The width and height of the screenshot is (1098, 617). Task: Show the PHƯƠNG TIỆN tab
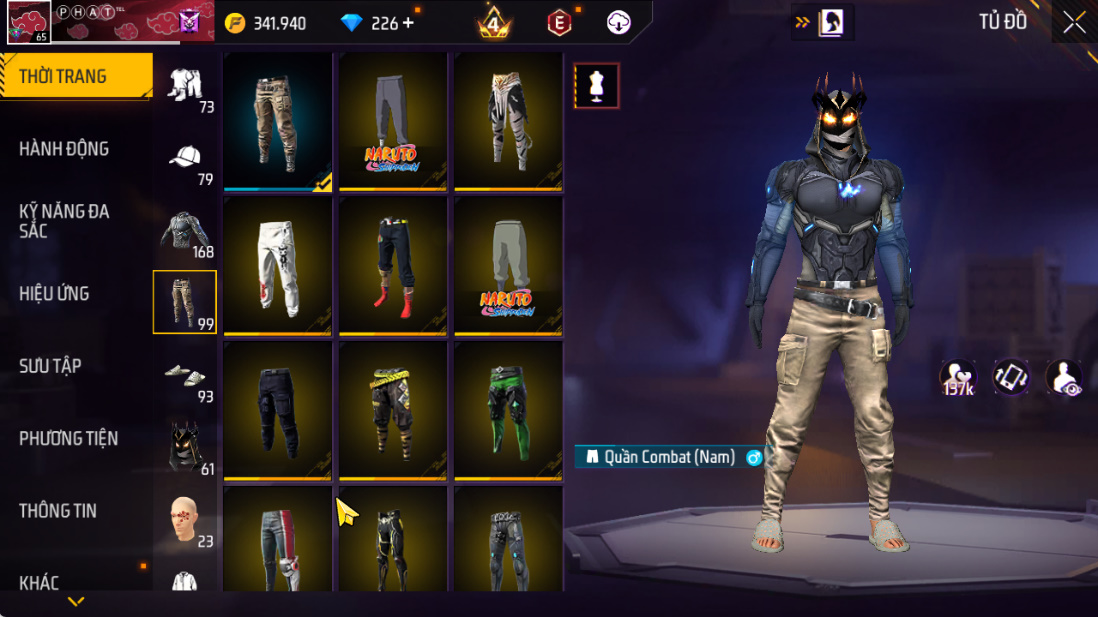[68, 438]
